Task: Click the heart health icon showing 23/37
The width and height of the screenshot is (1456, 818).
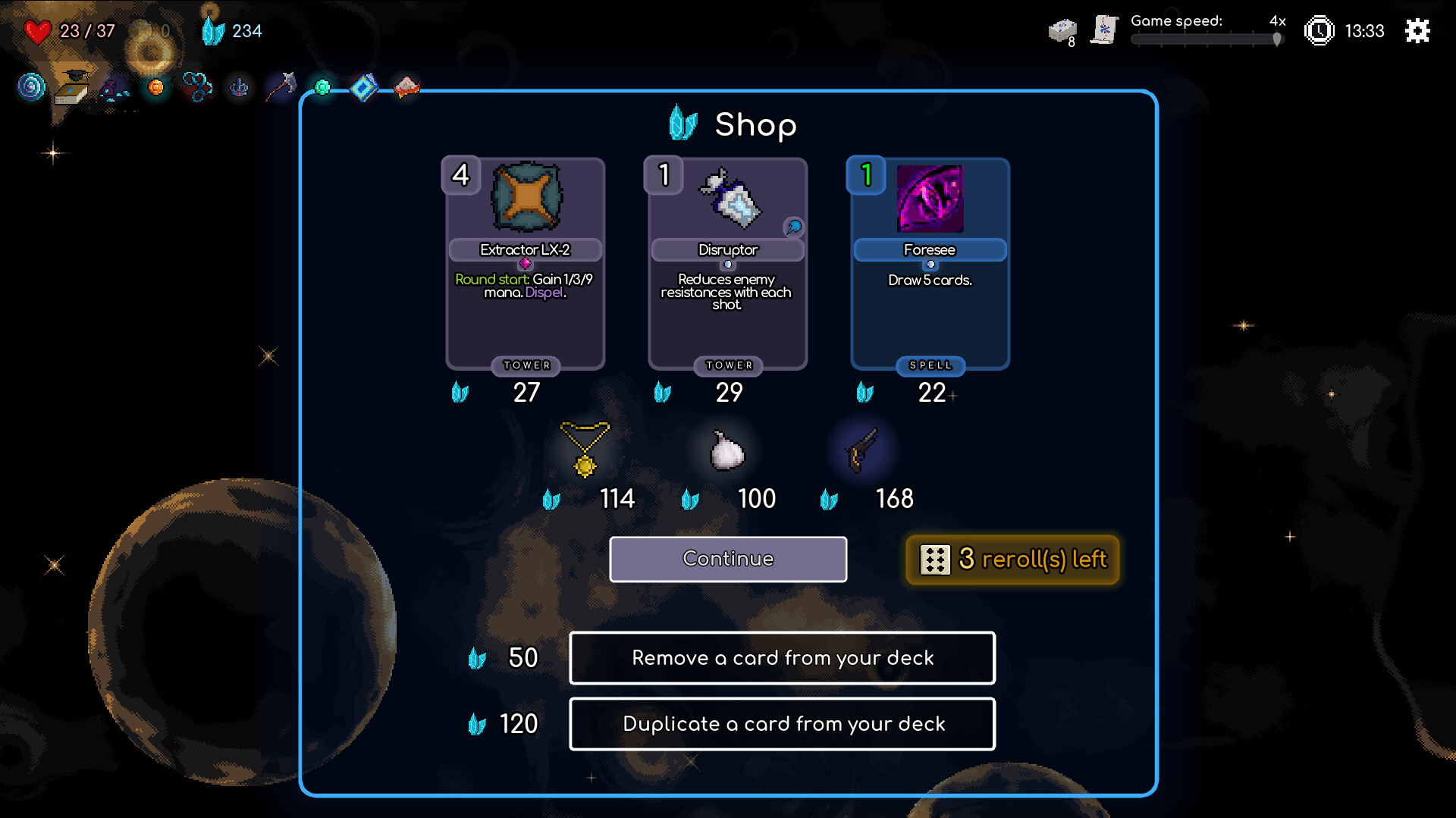Action: coord(36,31)
